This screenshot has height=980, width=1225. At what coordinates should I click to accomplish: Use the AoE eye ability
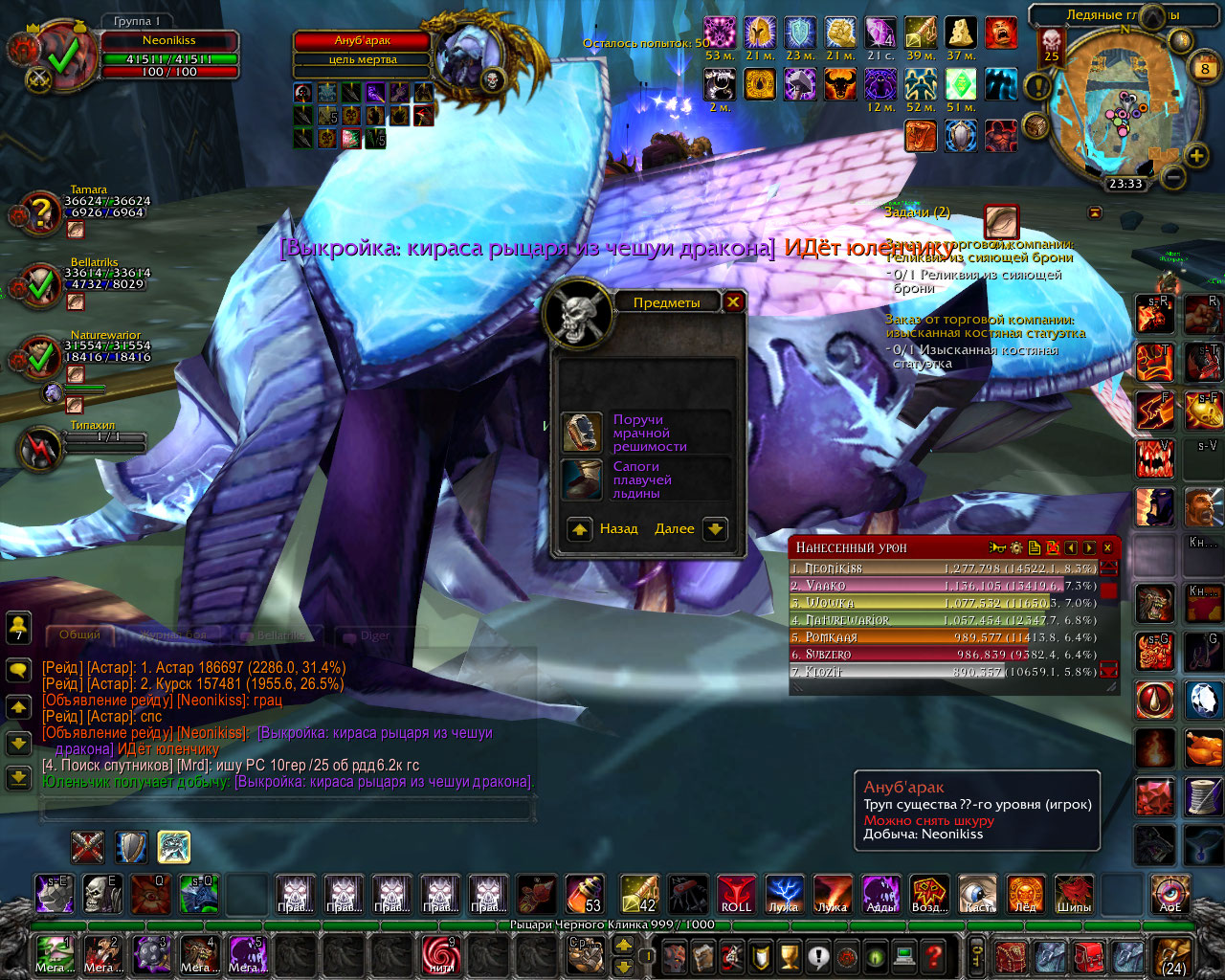(1170, 894)
